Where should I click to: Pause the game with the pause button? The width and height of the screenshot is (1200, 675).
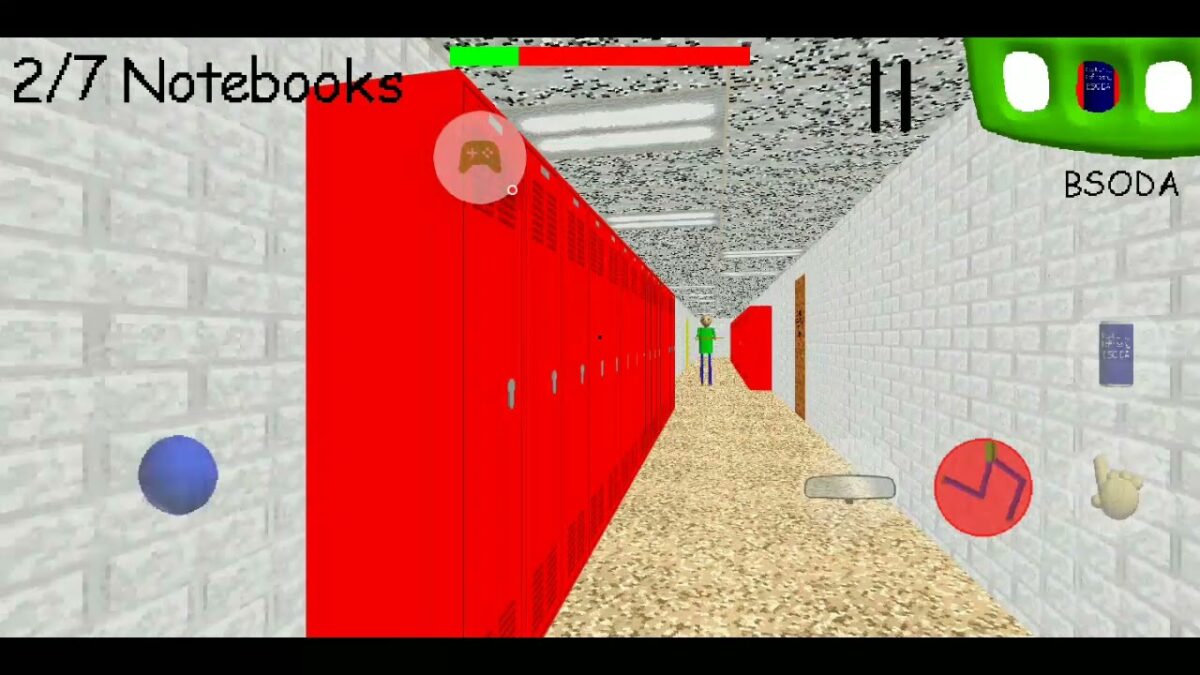pos(889,96)
